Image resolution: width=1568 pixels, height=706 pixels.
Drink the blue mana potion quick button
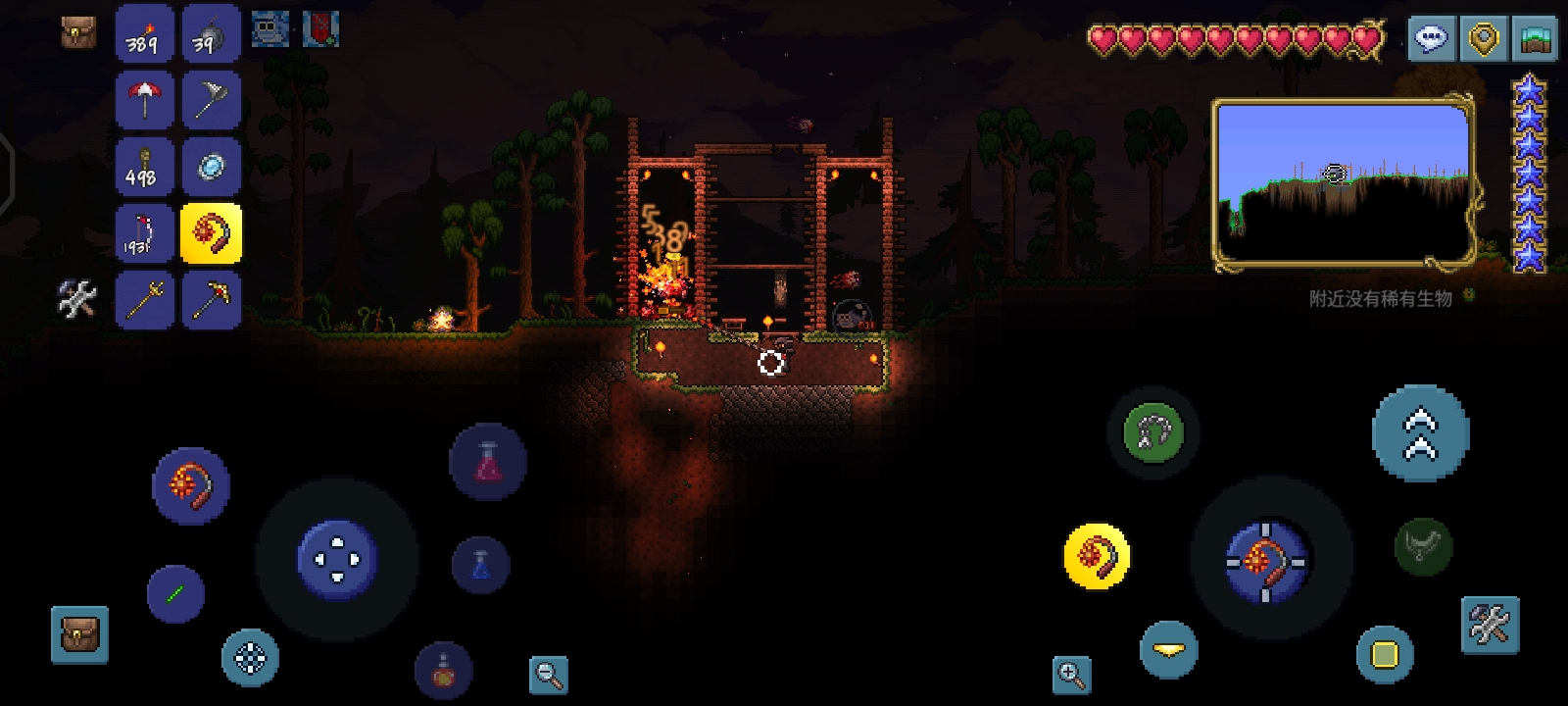pos(480,564)
